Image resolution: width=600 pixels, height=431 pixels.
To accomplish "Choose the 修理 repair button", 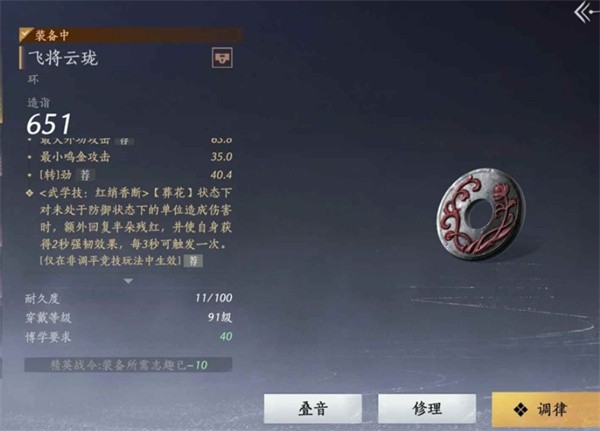I will [426, 410].
